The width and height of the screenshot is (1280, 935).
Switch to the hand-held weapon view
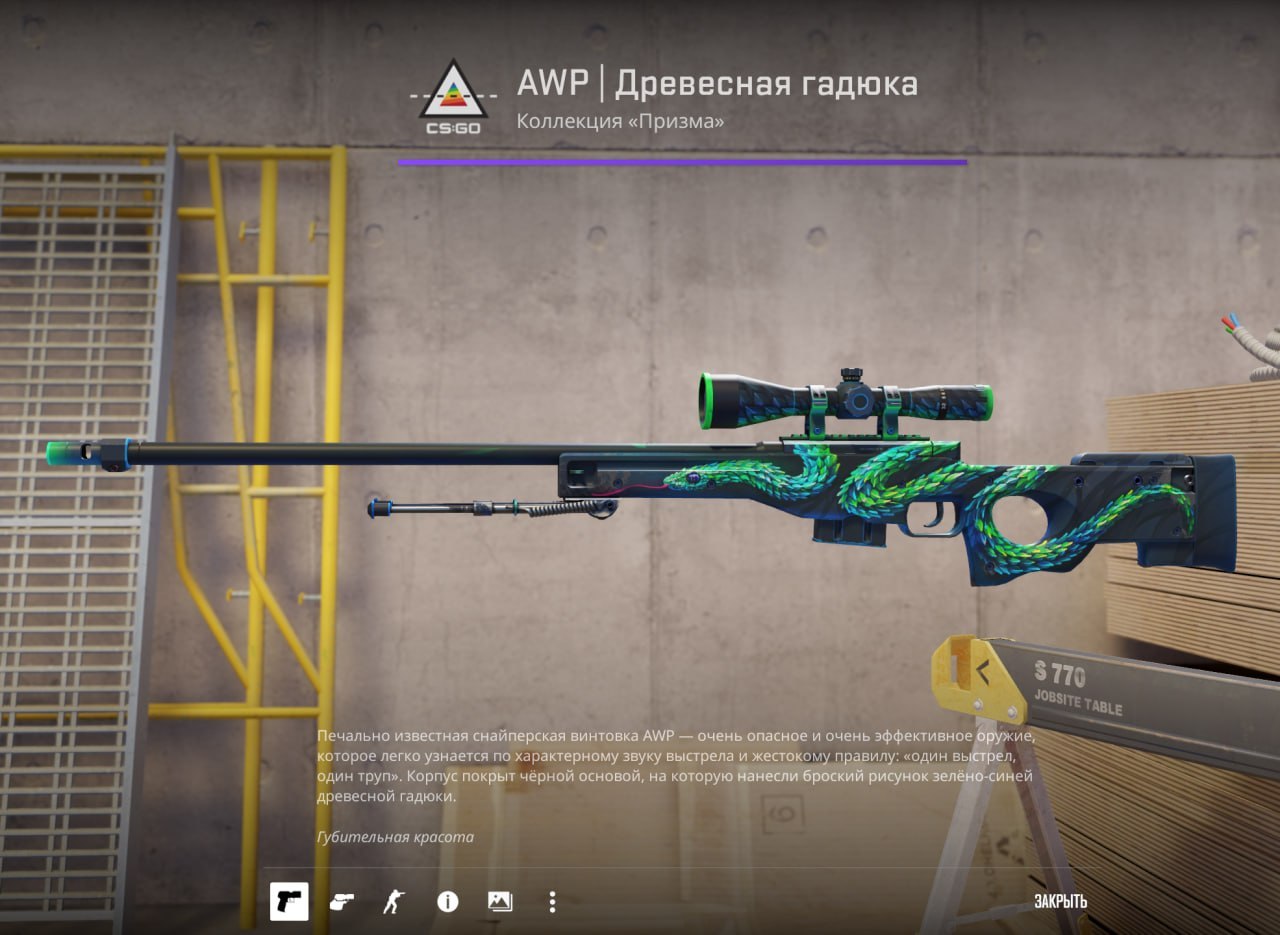coord(341,902)
